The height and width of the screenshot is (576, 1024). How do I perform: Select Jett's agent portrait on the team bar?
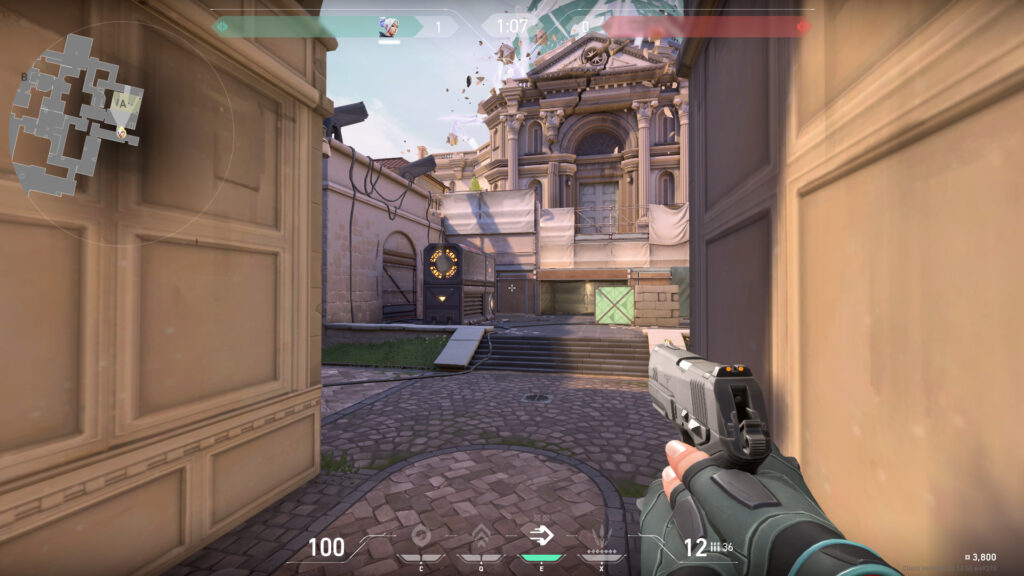pyautogui.click(x=388, y=27)
